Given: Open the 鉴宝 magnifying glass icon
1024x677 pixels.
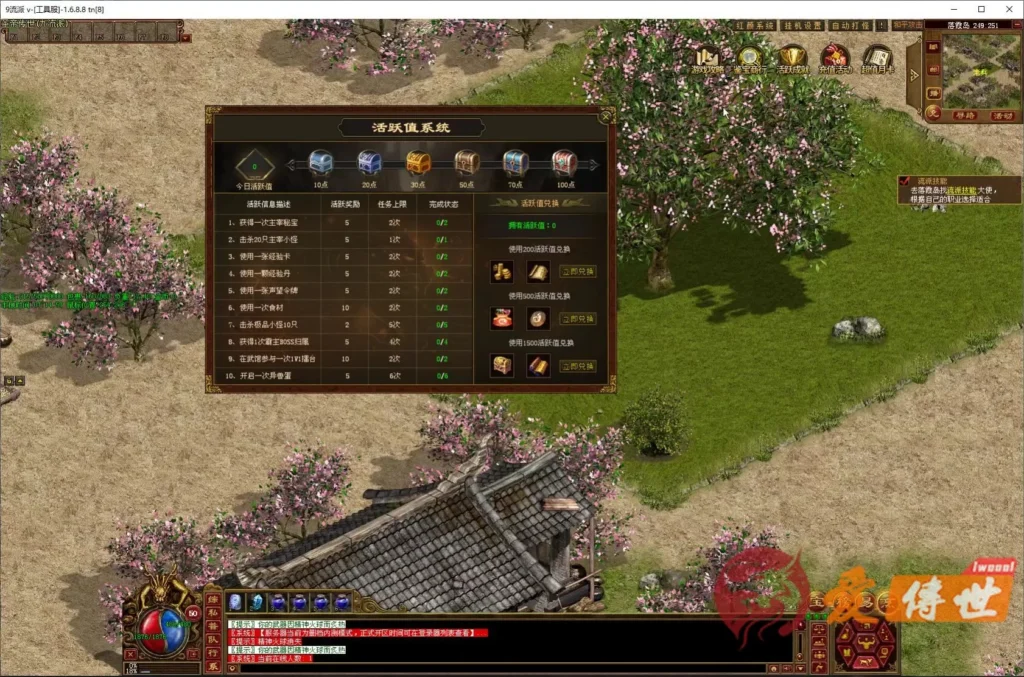Looking at the screenshot, I should point(750,58).
